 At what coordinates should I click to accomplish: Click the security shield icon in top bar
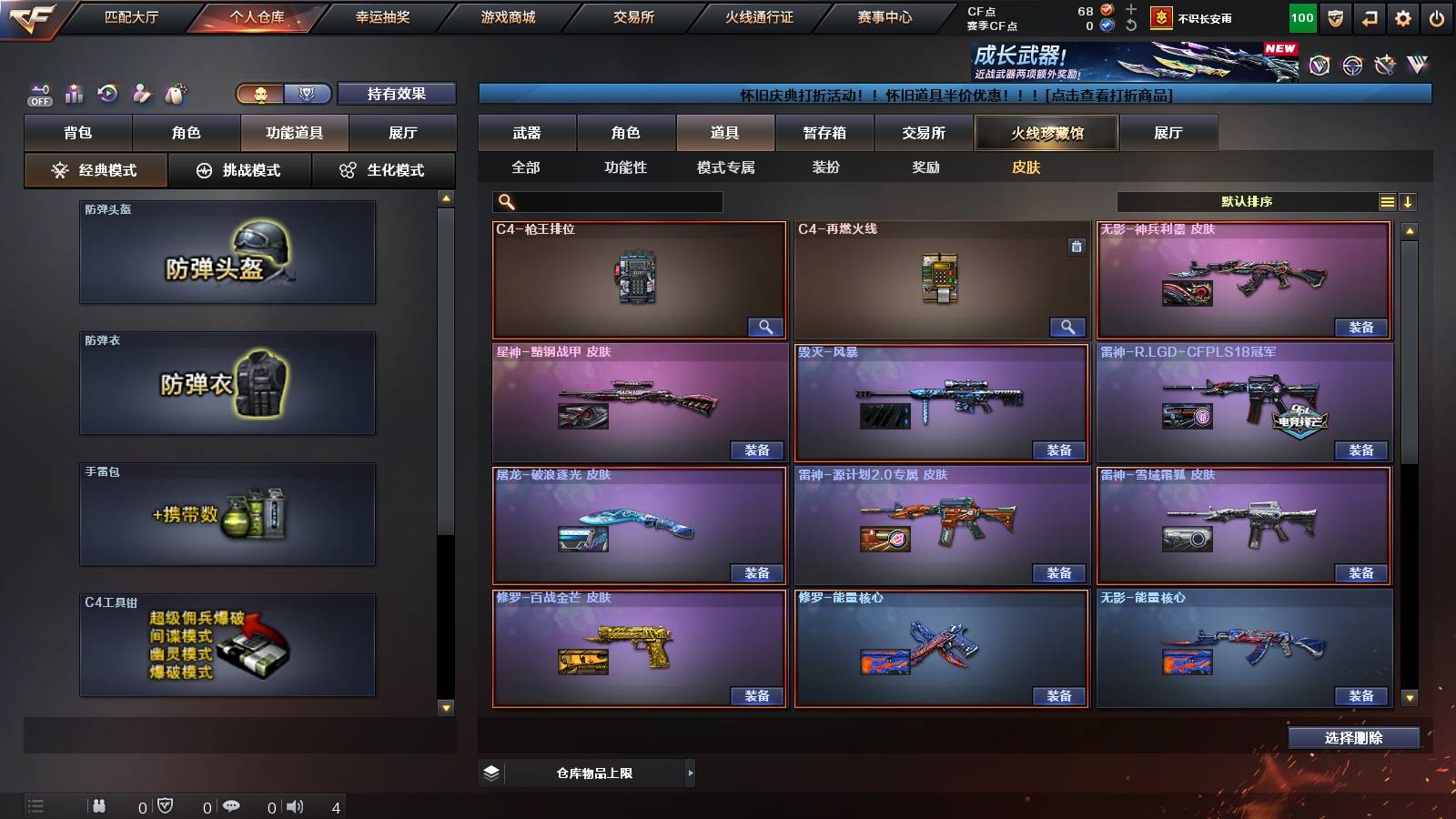(x=1334, y=17)
